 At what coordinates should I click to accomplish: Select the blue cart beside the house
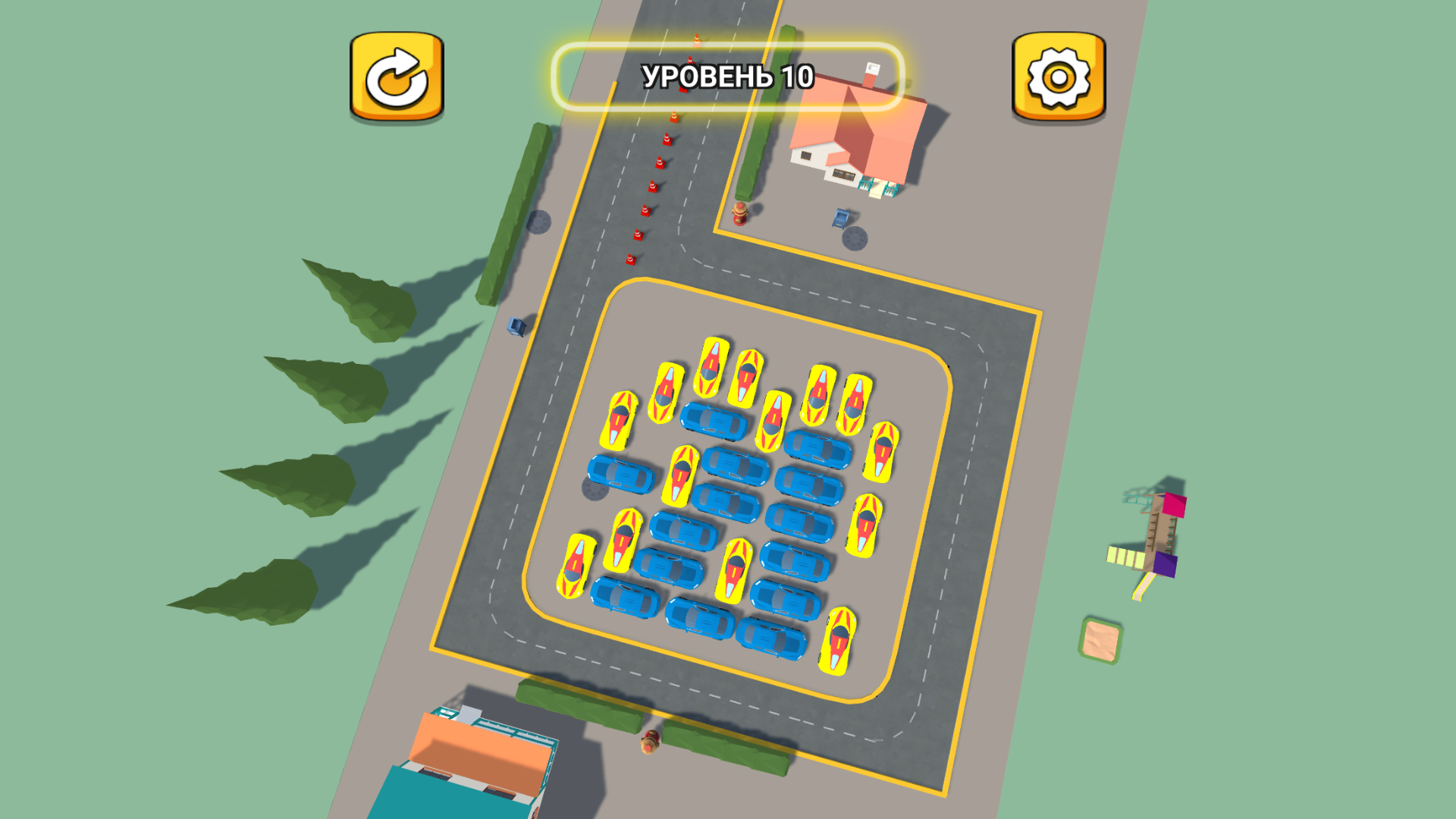(x=838, y=219)
